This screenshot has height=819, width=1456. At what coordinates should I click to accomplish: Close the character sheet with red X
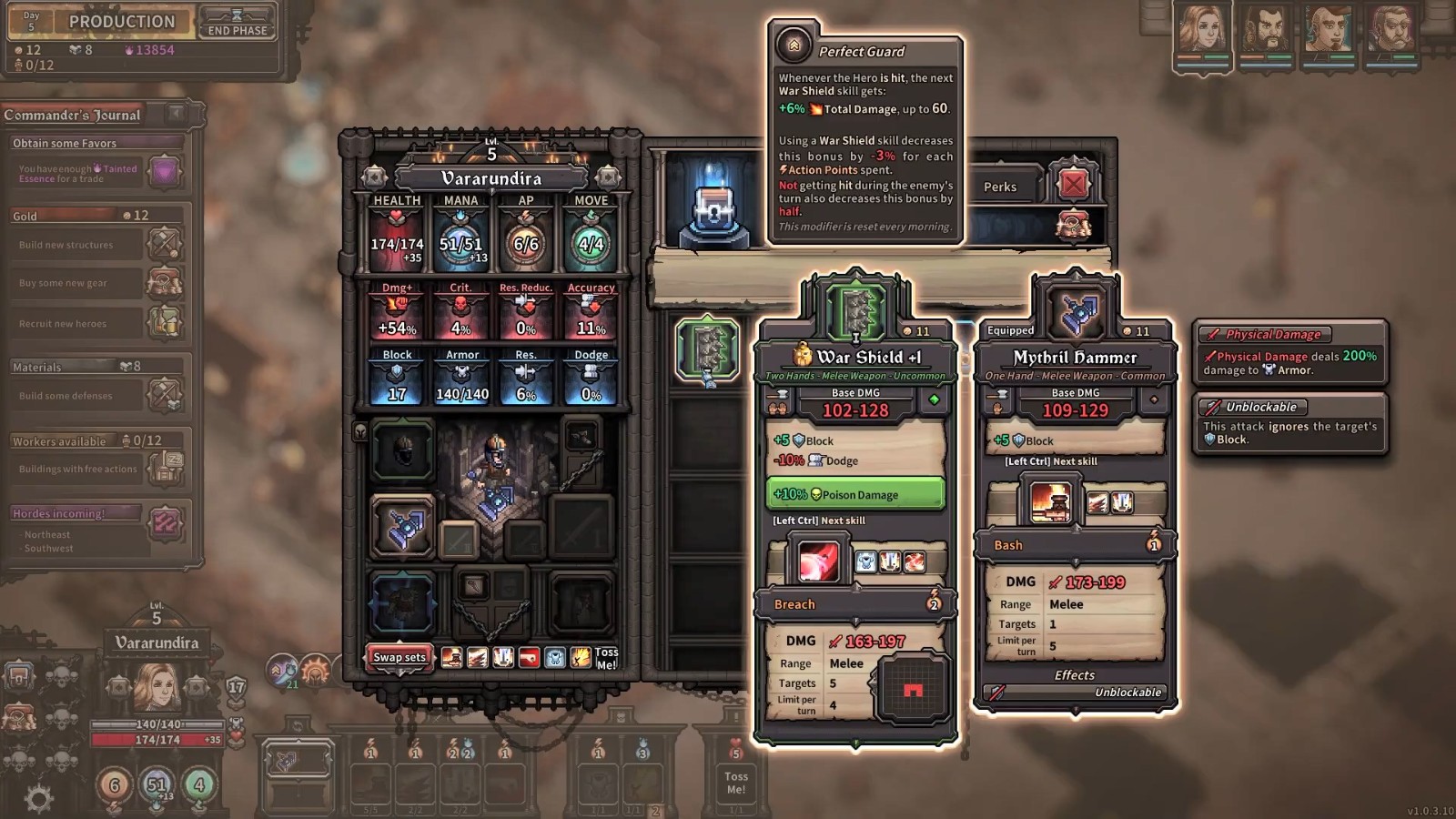coord(1073,185)
